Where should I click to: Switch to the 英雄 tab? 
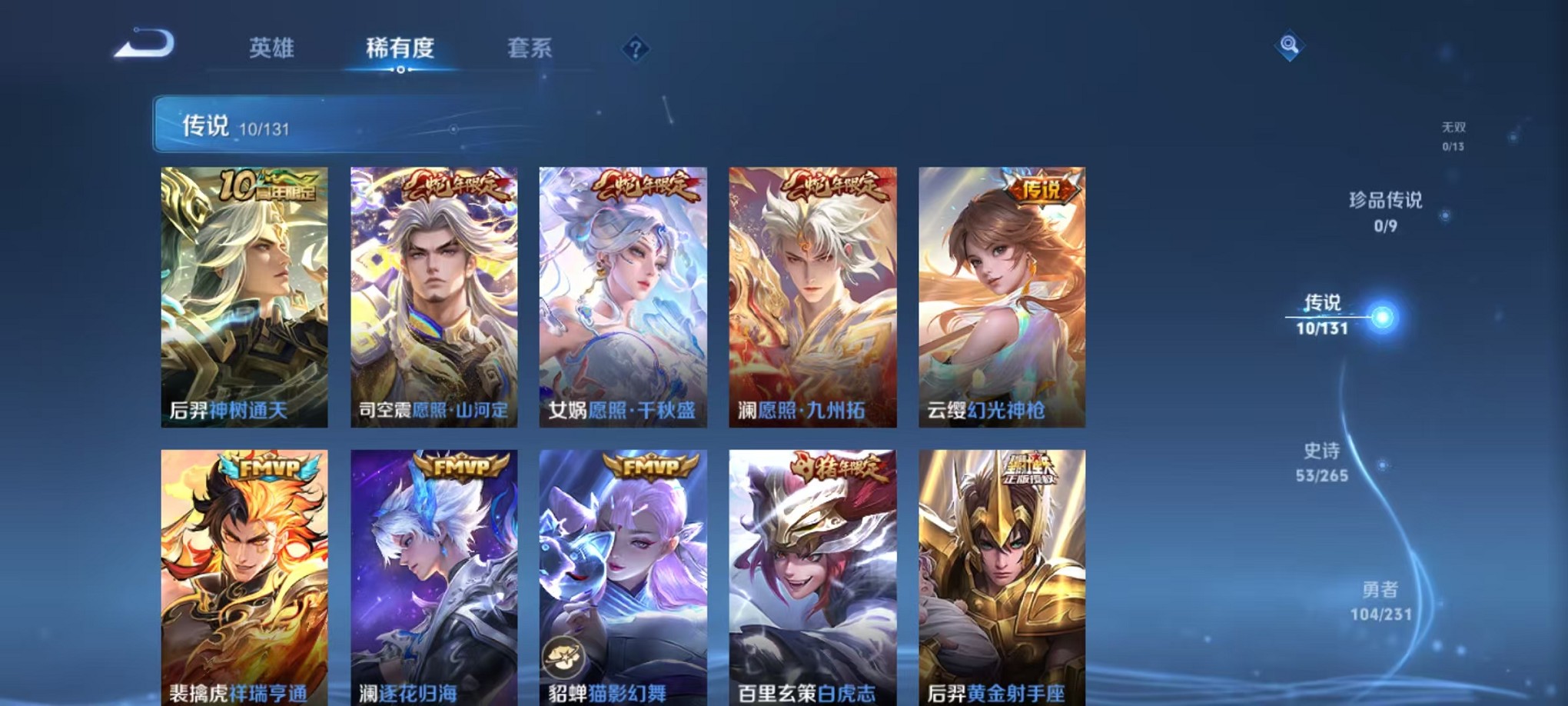tap(273, 48)
